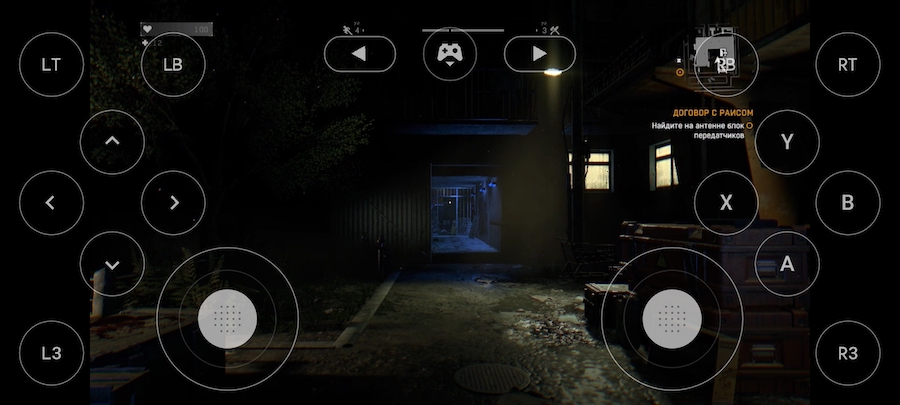Tap the A face button
This screenshot has height=405, width=900.
point(787,263)
